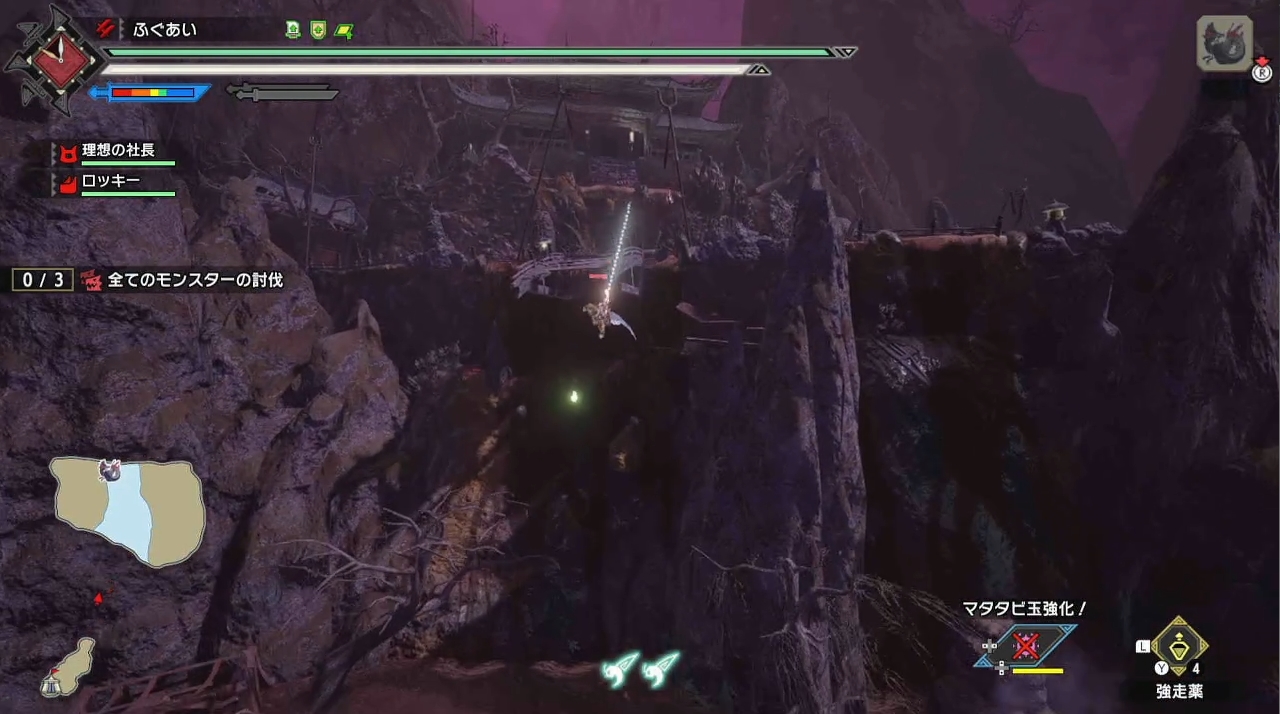Open the quest objective tracker 全てのモンスターの討伐

click(x=194, y=280)
